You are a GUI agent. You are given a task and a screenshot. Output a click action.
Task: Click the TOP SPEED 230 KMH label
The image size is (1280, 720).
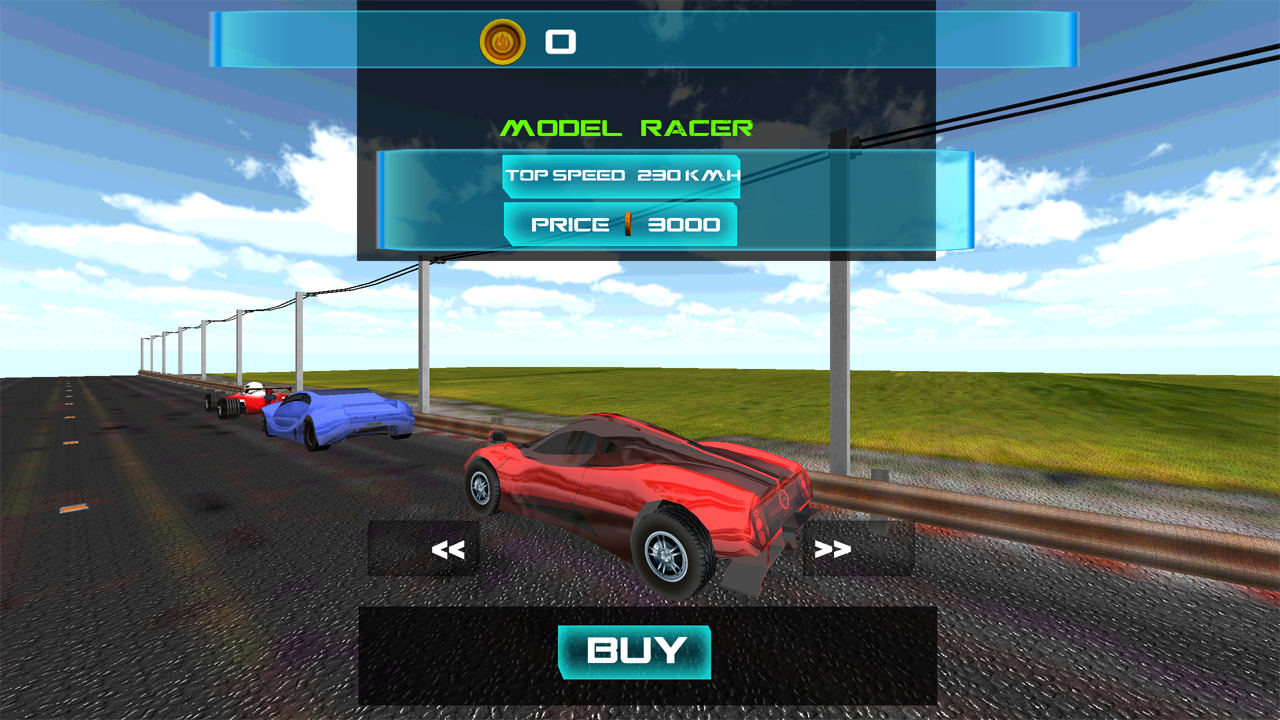click(620, 176)
